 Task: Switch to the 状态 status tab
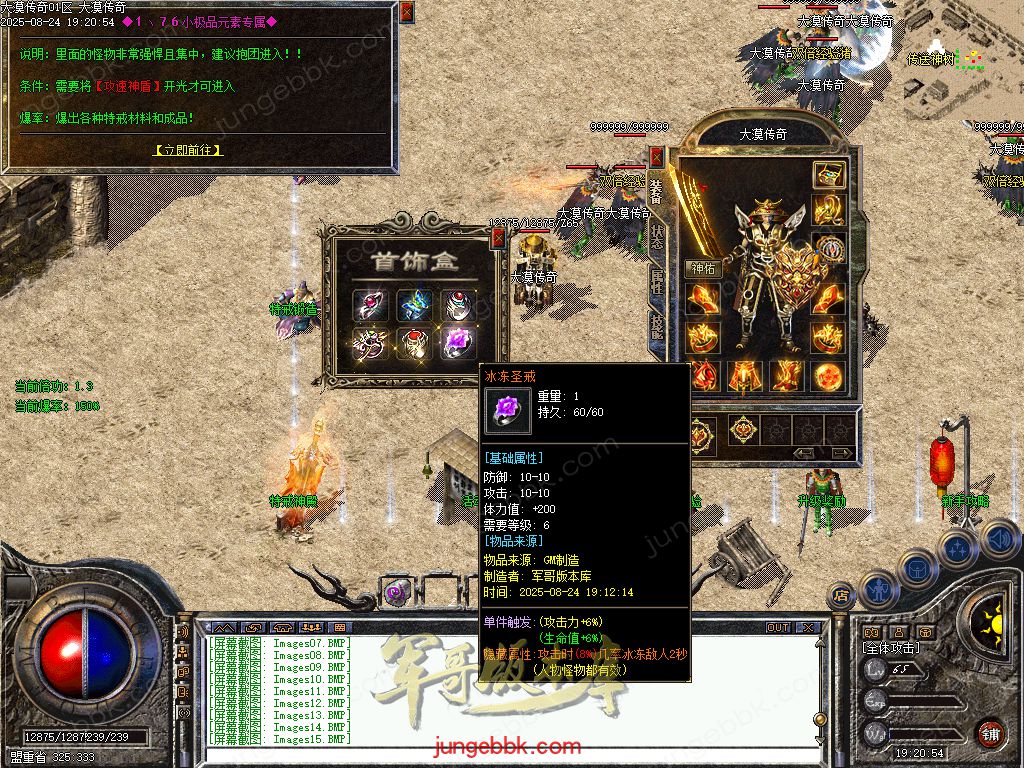(x=657, y=236)
